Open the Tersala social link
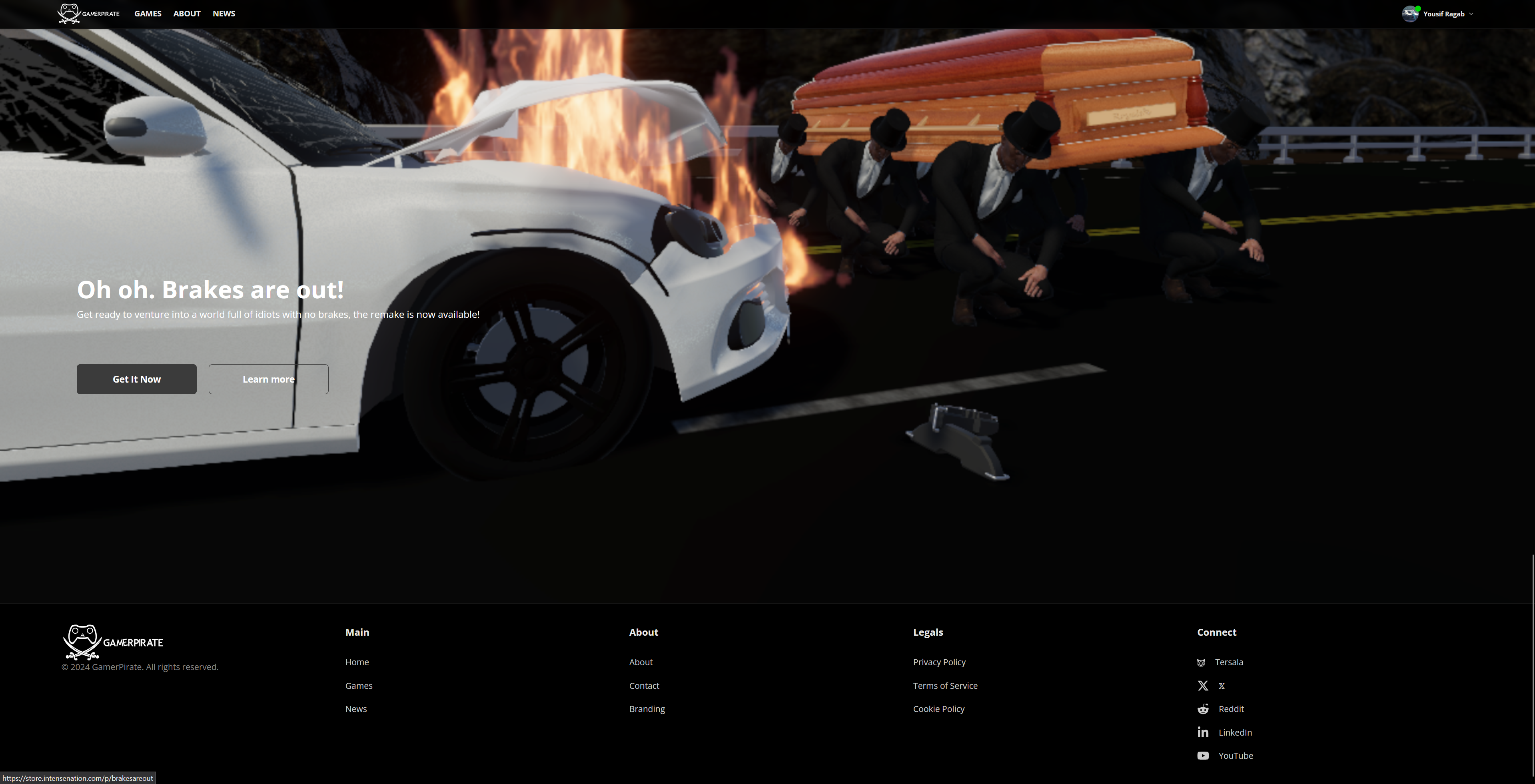This screenshot has width=1535, height=784. click(x=1229, y=662)
